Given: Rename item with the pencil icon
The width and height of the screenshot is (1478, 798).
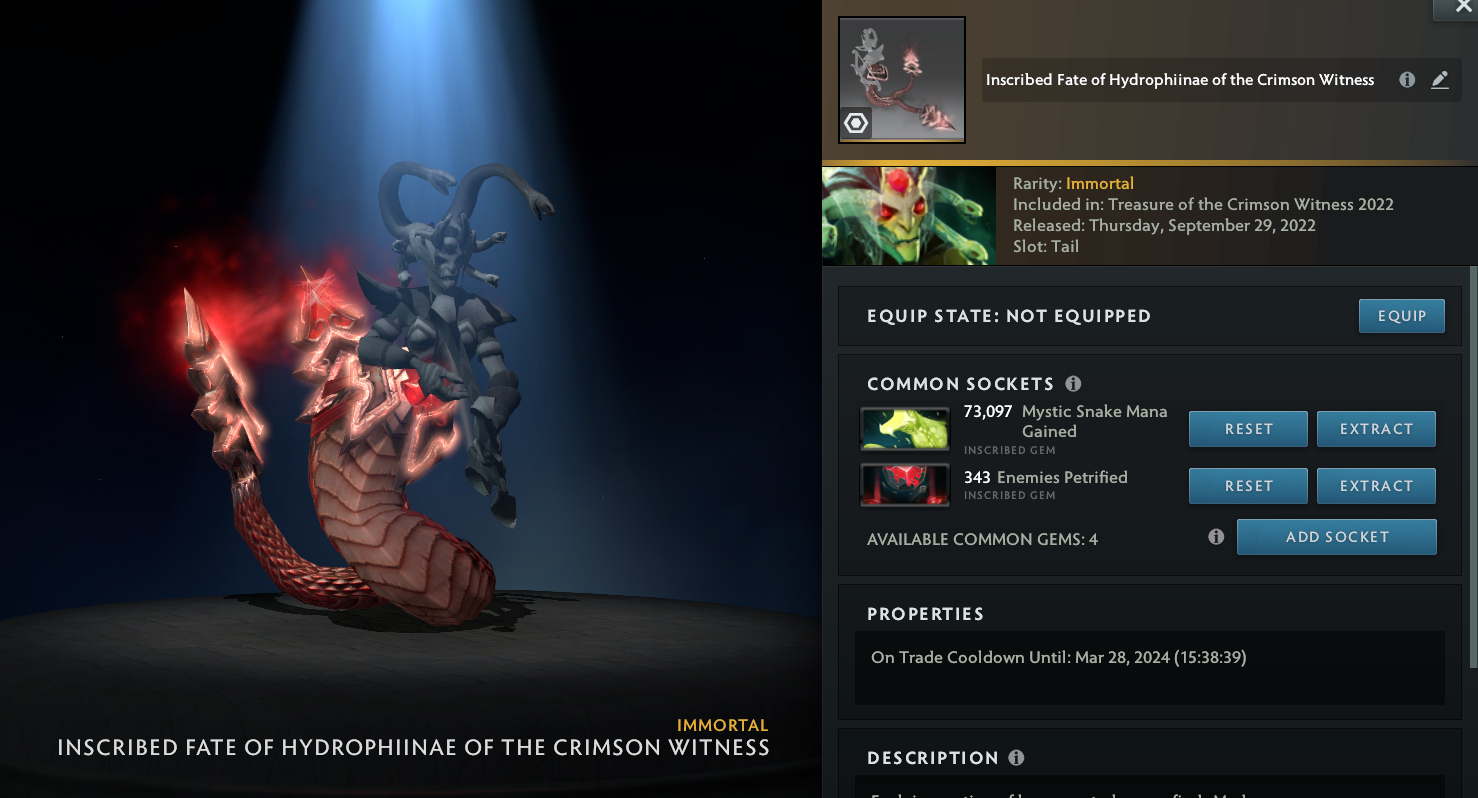Looking at the screenshot, I should tap(1440, 80).
